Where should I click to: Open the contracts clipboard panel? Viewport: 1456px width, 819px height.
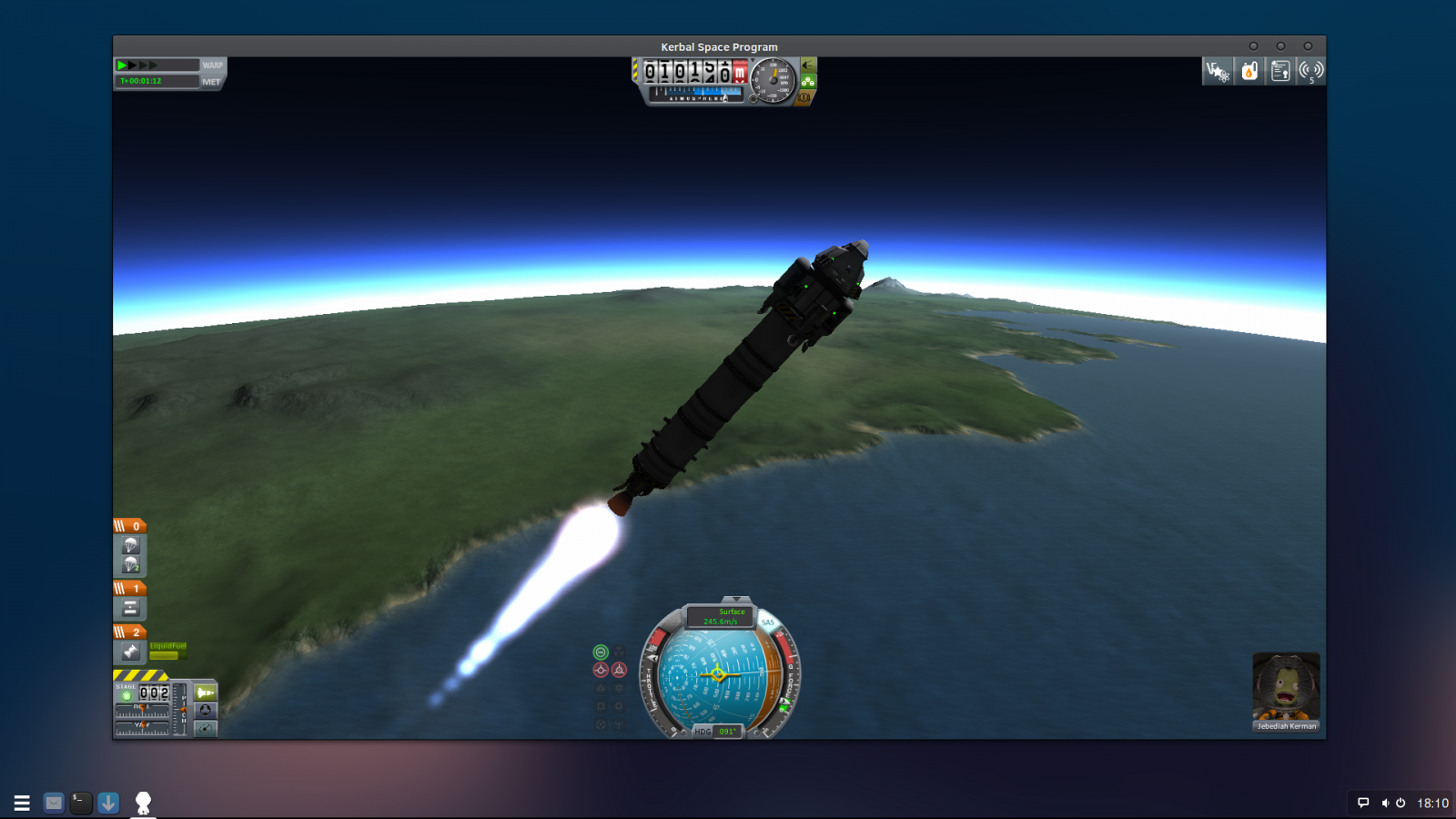point(1280,71)
